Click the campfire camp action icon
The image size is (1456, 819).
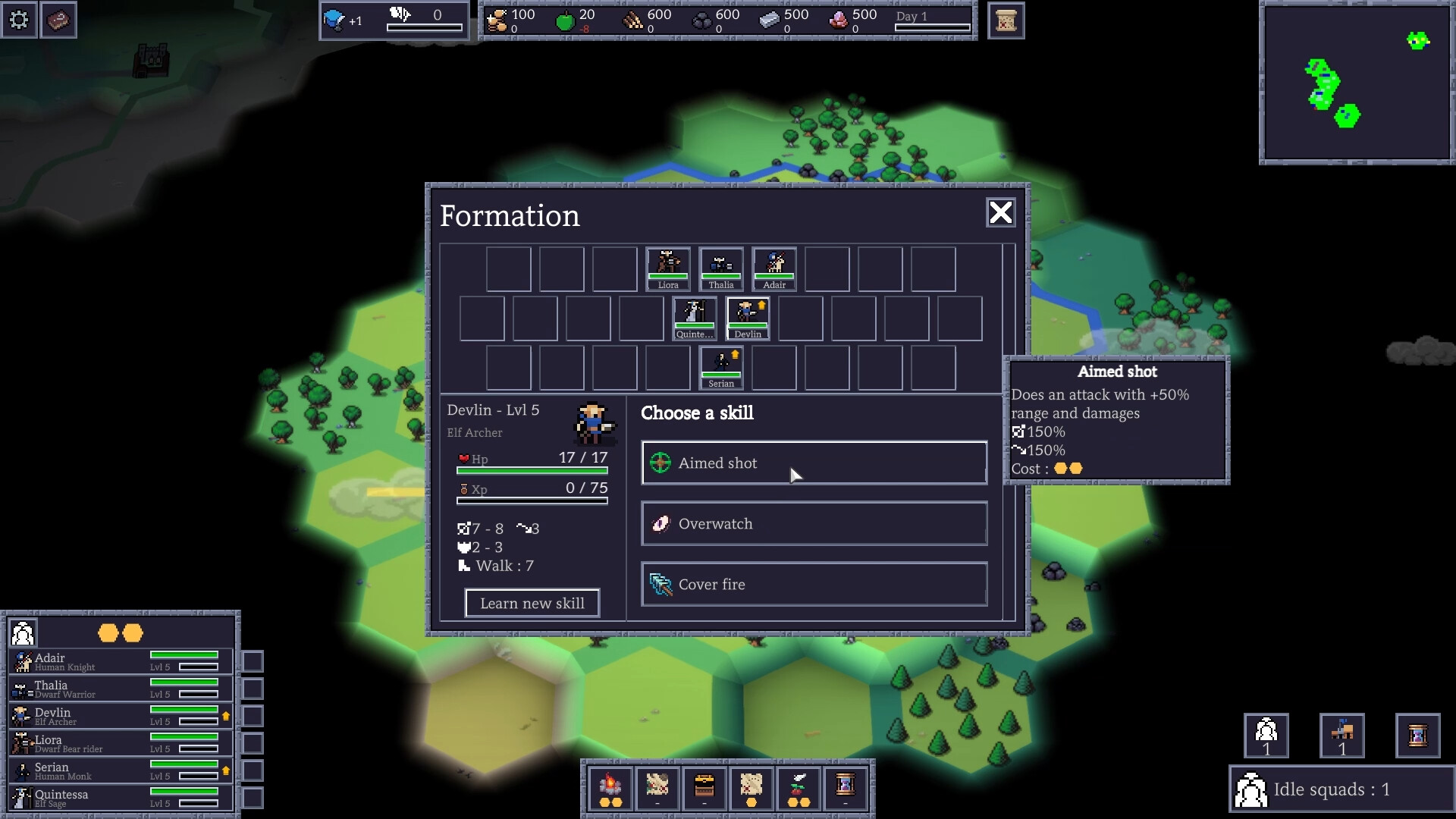611,789
